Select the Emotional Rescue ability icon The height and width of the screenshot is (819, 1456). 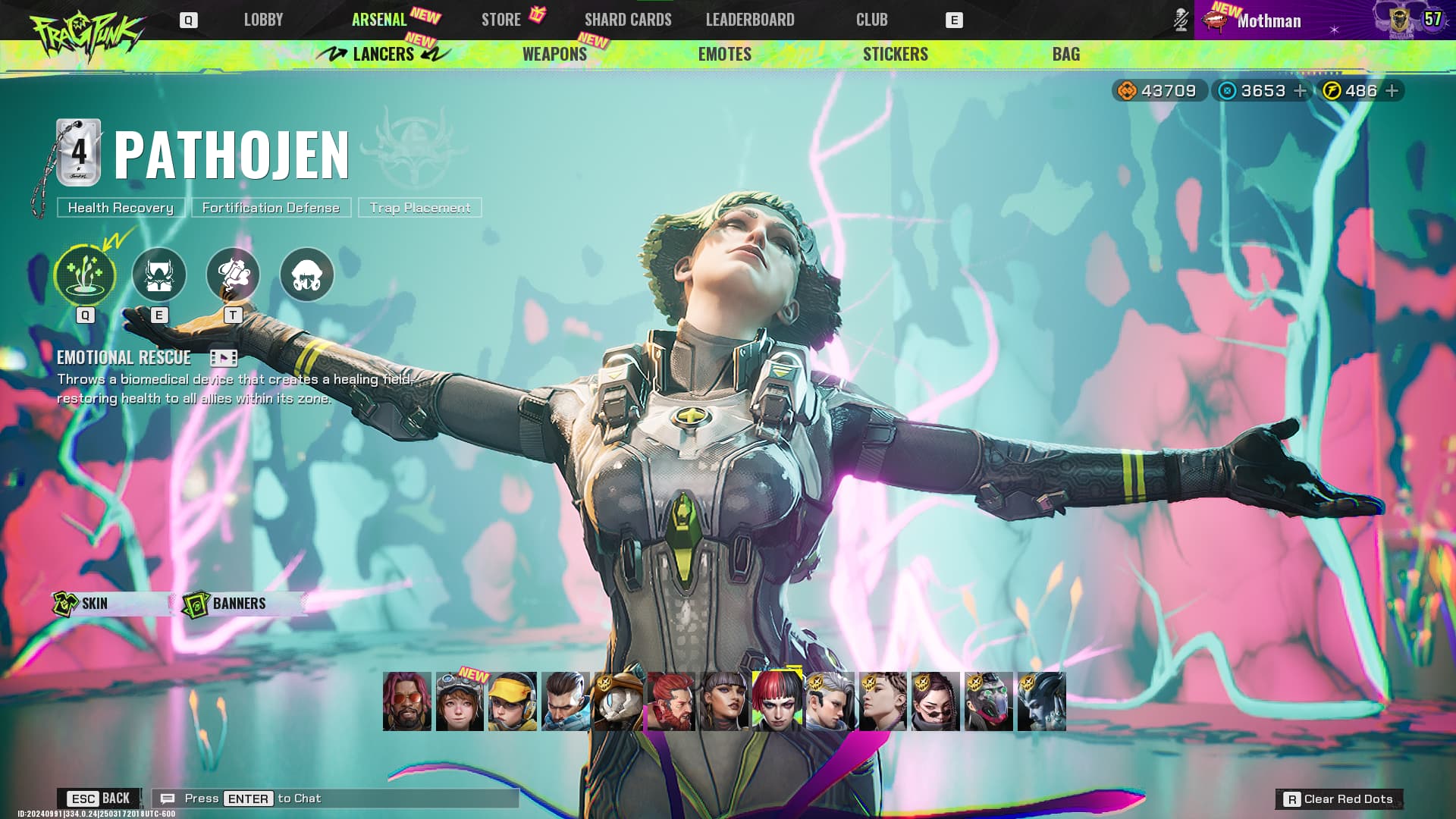(x=85, y=275)
